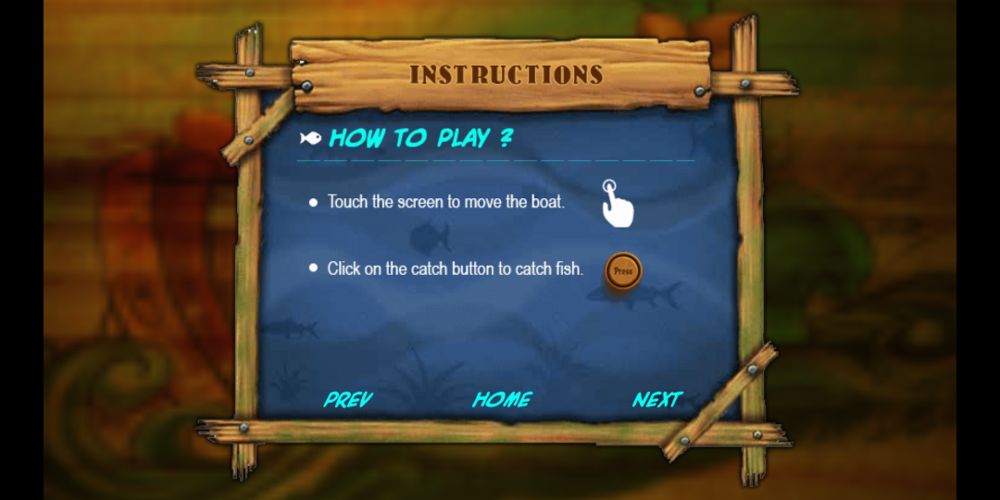This screenshot has height=500, width=1000.
Task: Advance to the next instructions page
Action: [x=657, y=400]
